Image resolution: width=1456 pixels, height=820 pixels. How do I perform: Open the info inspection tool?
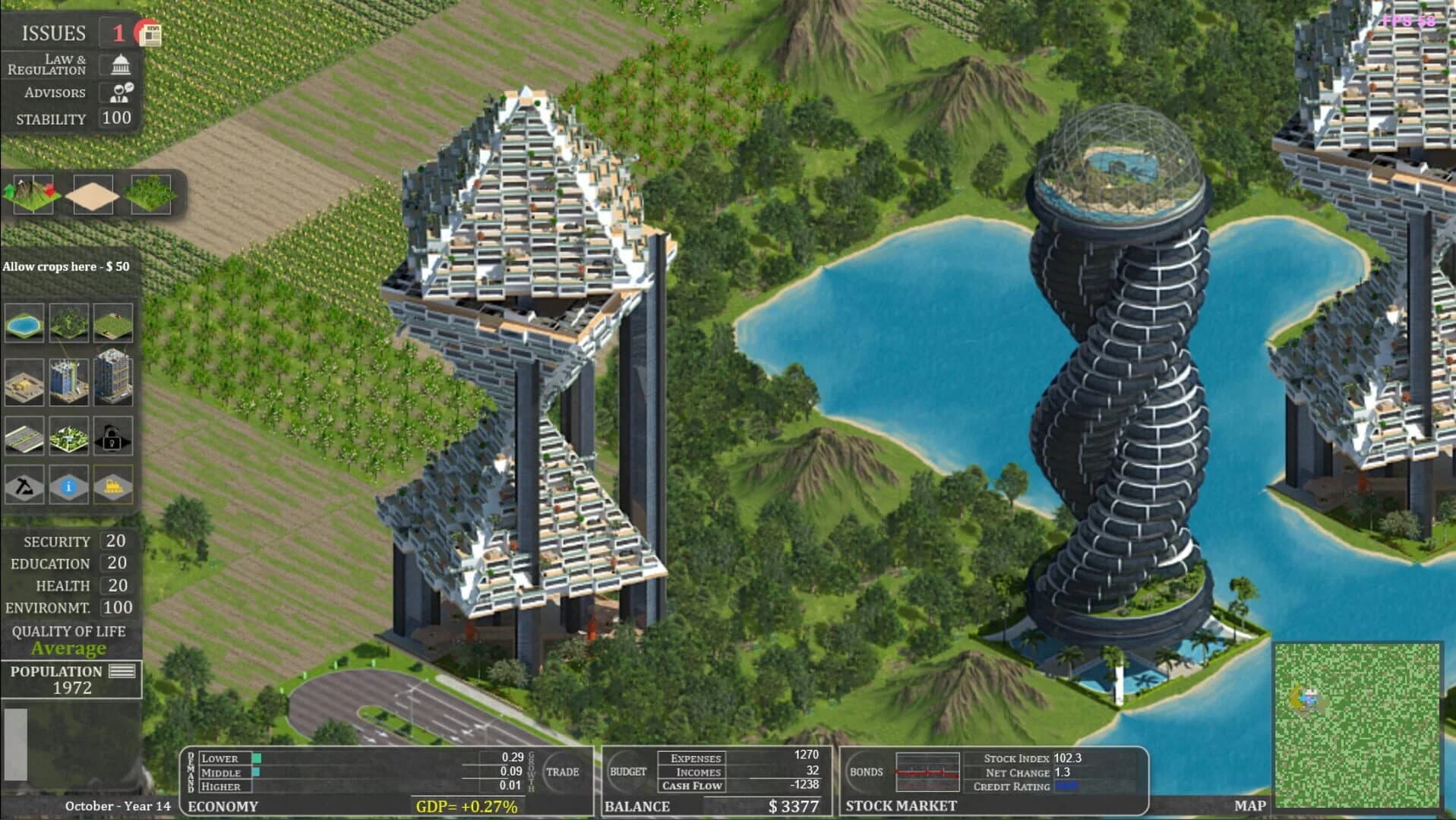pos(70,486)
